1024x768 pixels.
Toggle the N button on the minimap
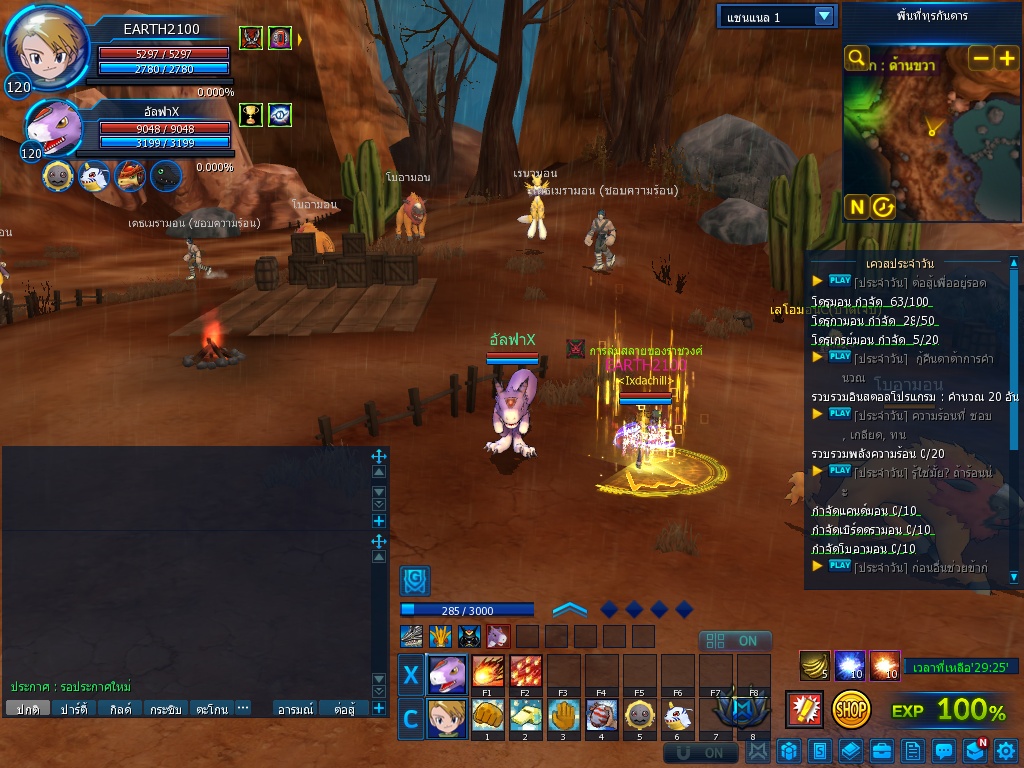click(x=856, y=207)
